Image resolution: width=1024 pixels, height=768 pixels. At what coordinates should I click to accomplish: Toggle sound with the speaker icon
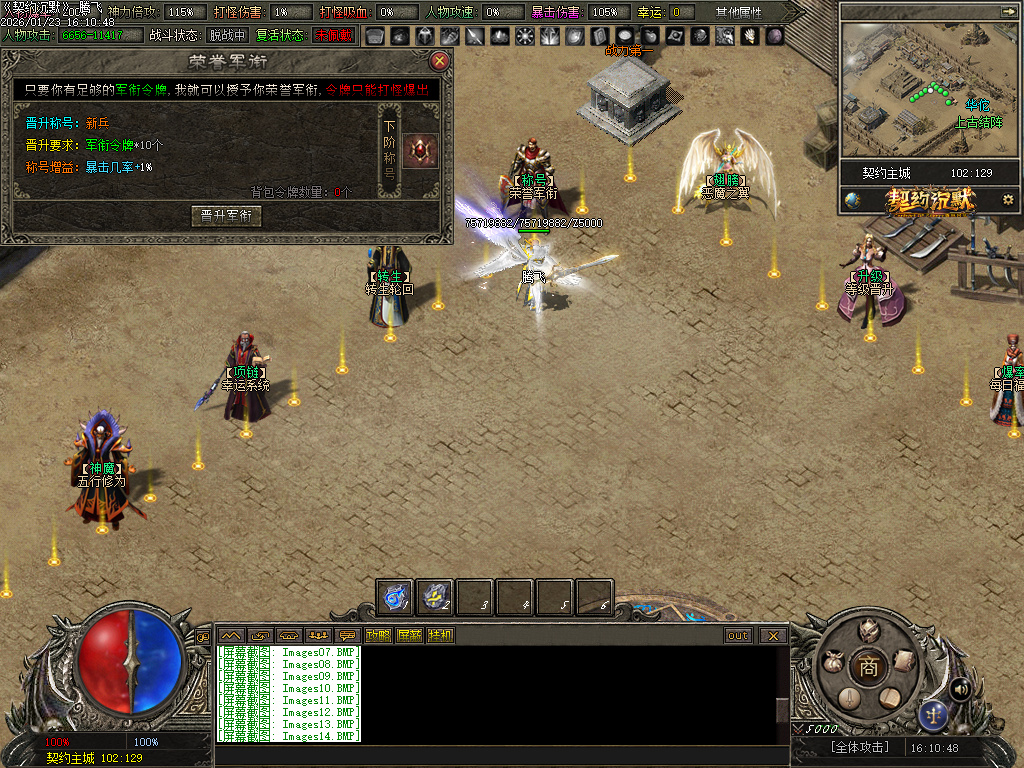(x=961, y=688)
